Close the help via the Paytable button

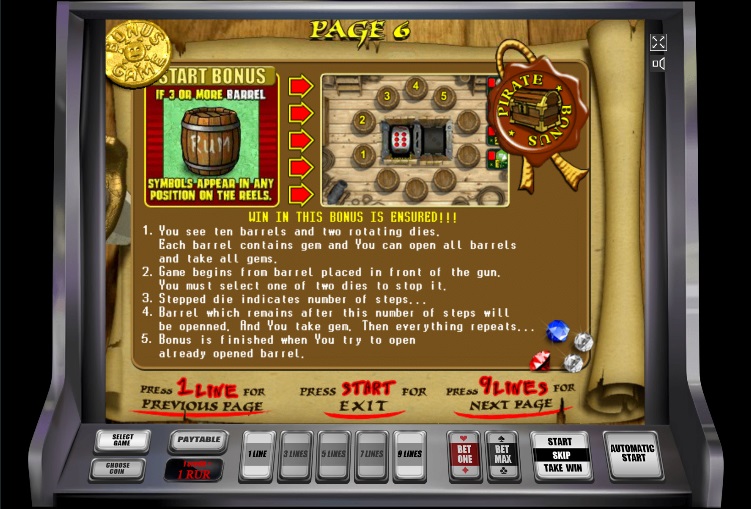click(x=197, y=440)
